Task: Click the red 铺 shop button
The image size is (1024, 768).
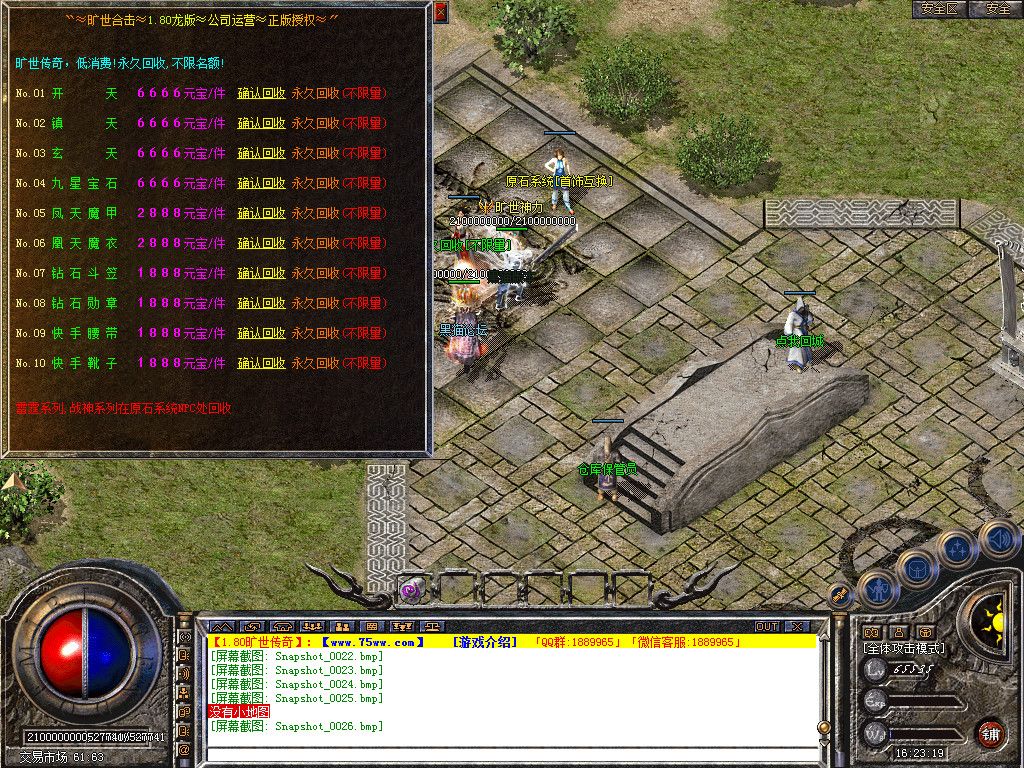Action: click(990, 732)
